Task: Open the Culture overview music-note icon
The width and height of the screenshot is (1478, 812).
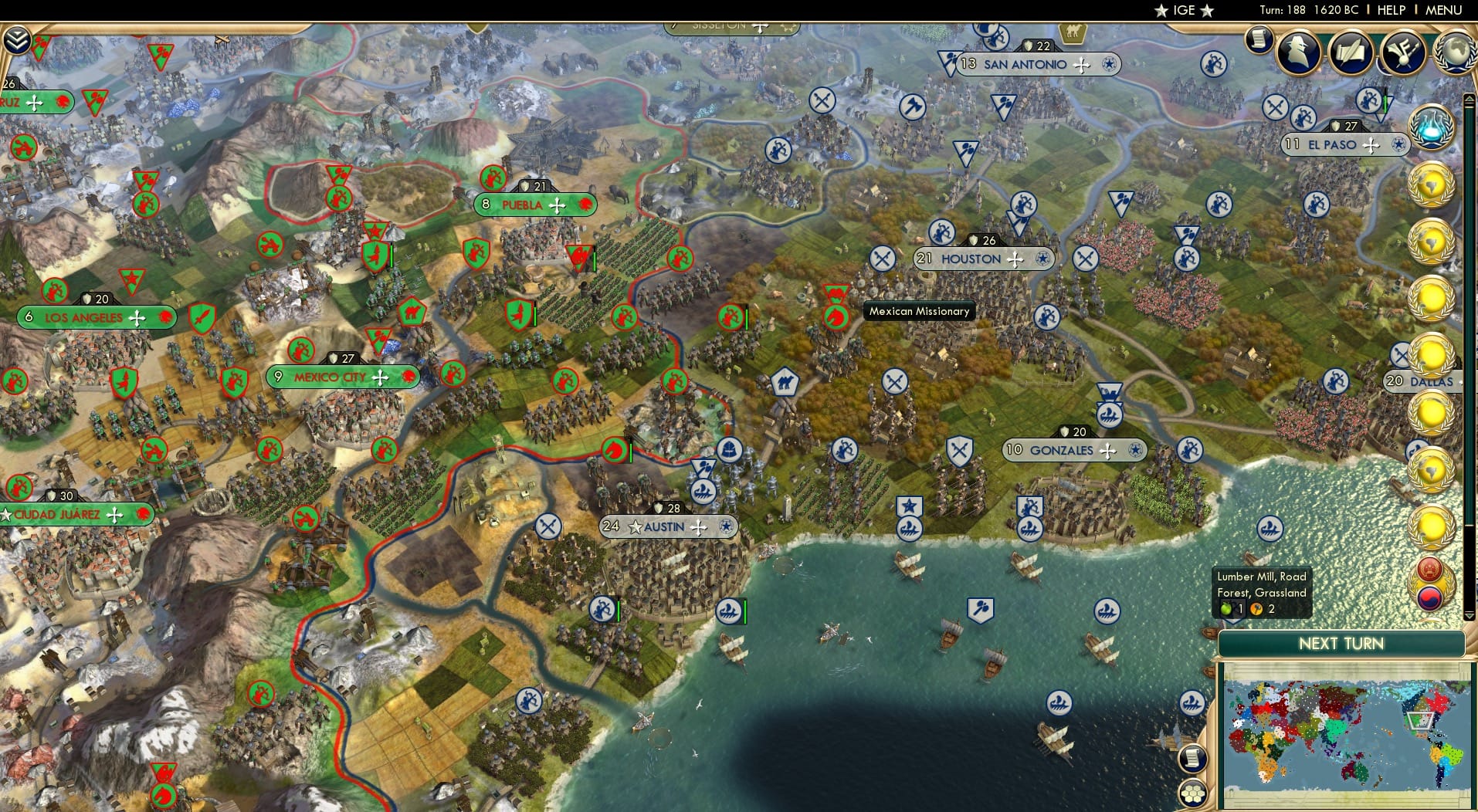Action: [x=1404, y=52]
